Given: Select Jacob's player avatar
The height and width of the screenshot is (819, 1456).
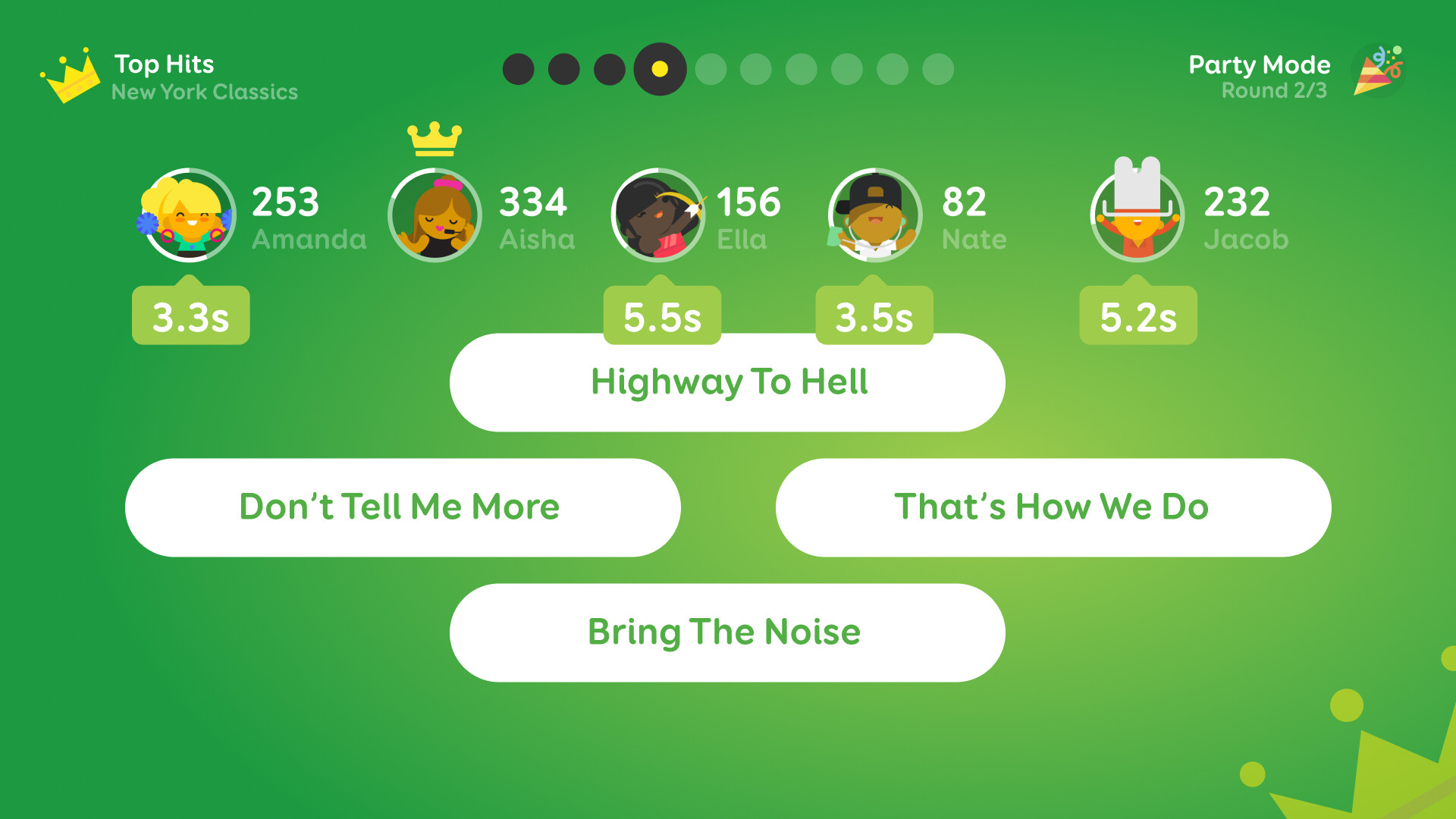Looking at the screenshot, I should (x=1138, y=215).
